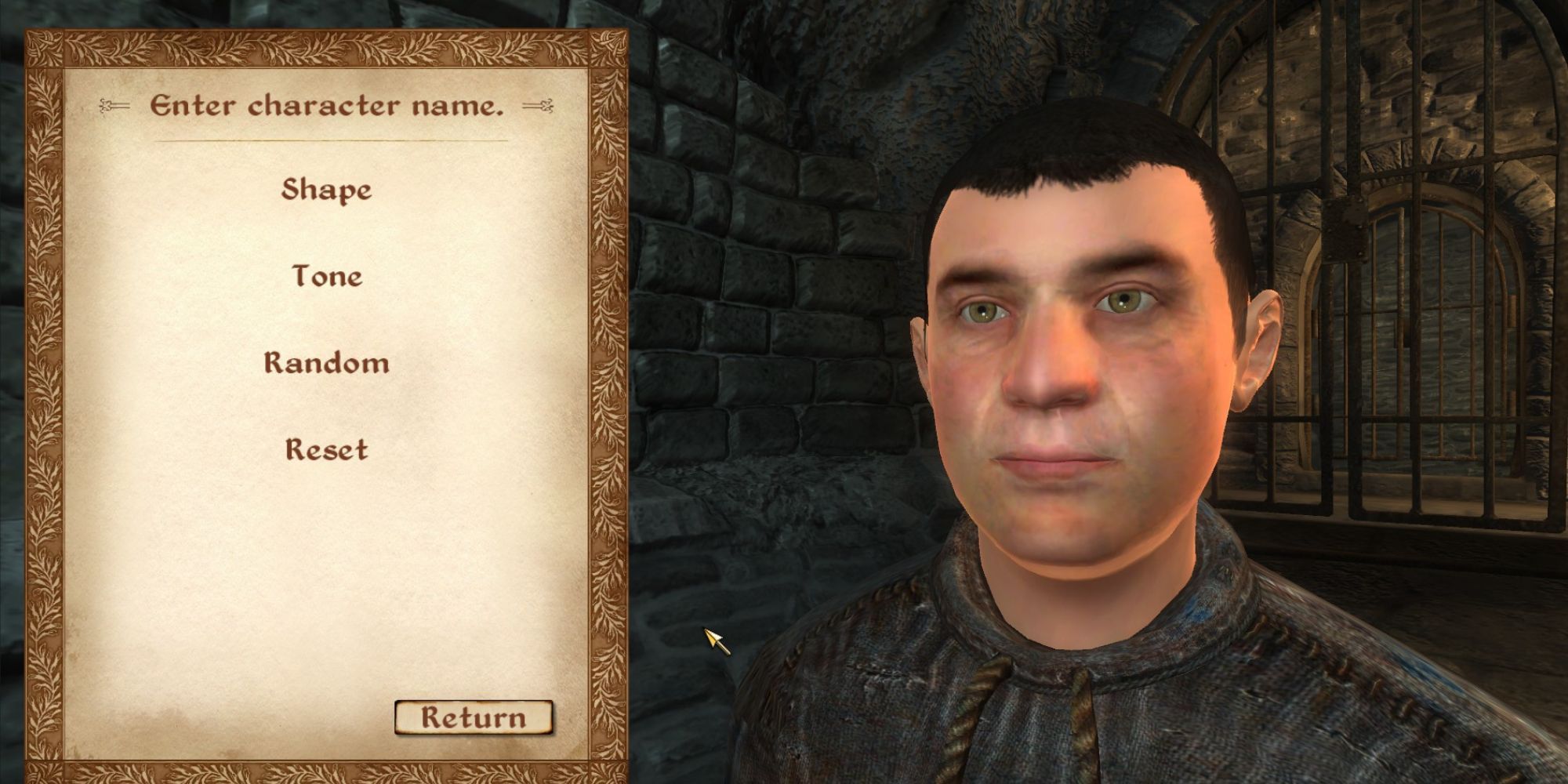
Task: Click Random to randomize the face
Action: tap(326, 362)
